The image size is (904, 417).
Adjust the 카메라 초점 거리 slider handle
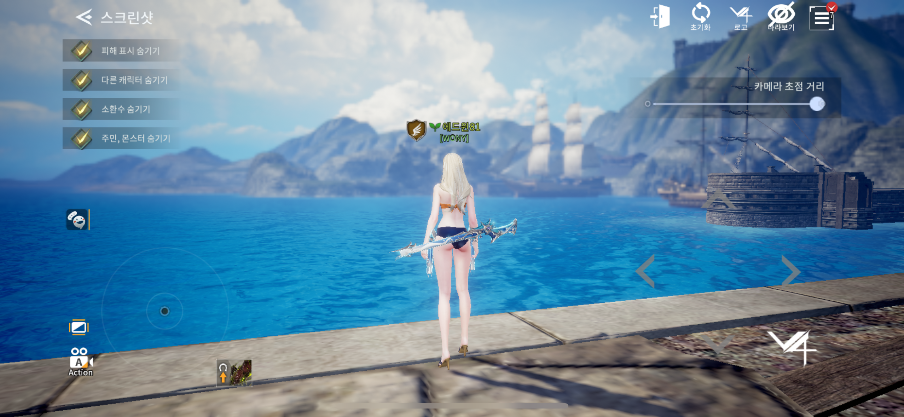pyautogui.click(x=817, y=103)
